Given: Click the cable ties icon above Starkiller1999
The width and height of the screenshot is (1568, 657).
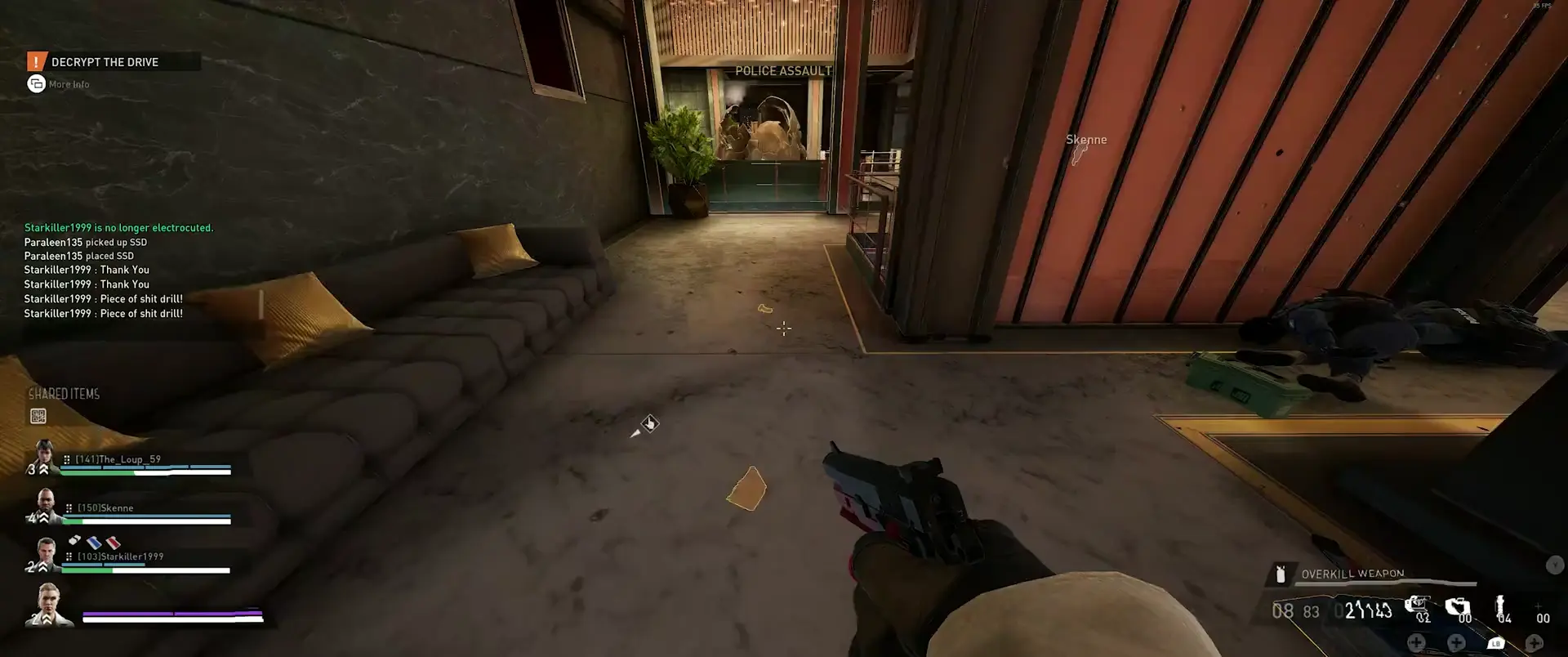Looking at the screenshot, I should click(73, 540).
